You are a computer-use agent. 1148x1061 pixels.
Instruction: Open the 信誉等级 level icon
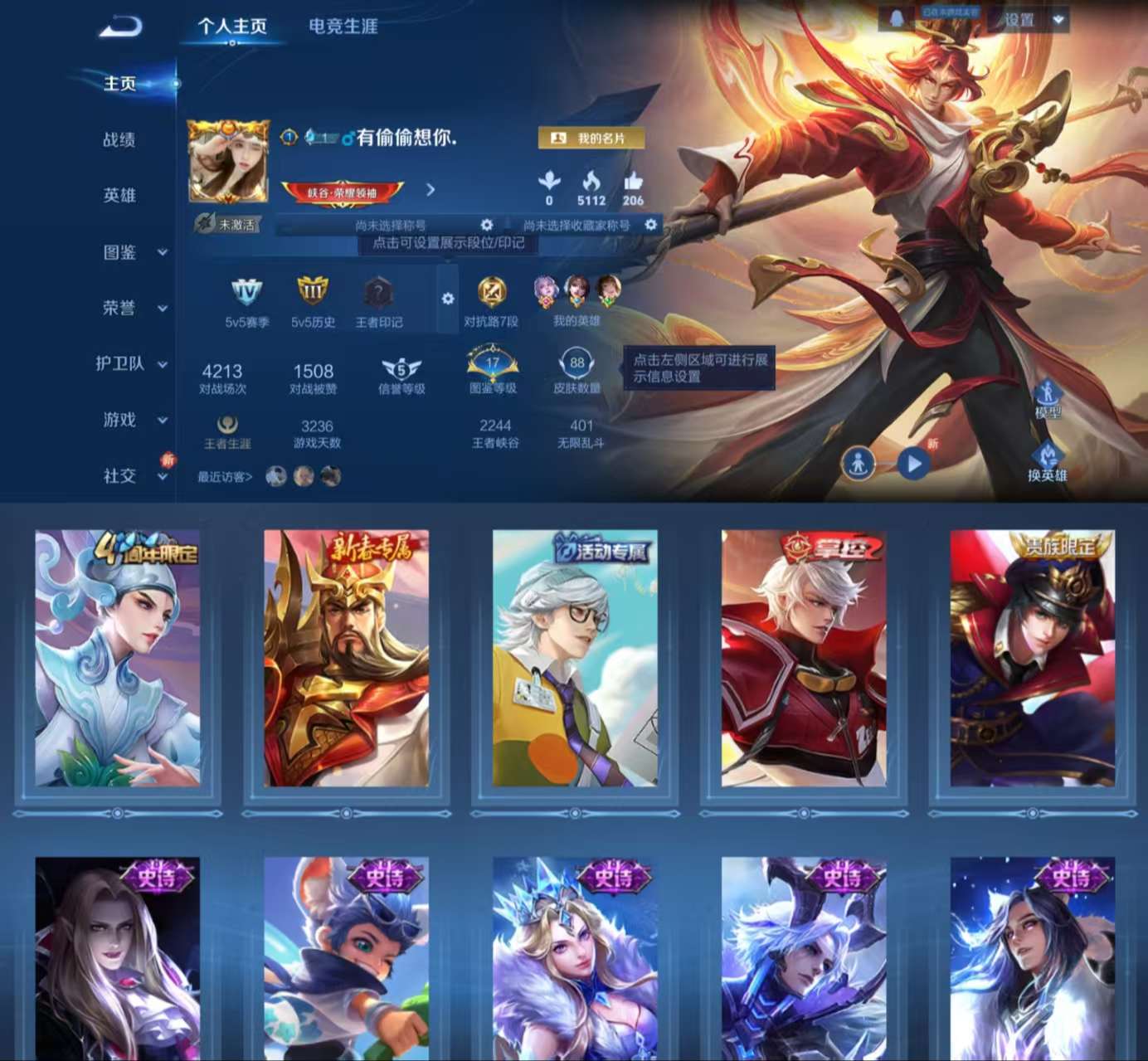point(402,369)
